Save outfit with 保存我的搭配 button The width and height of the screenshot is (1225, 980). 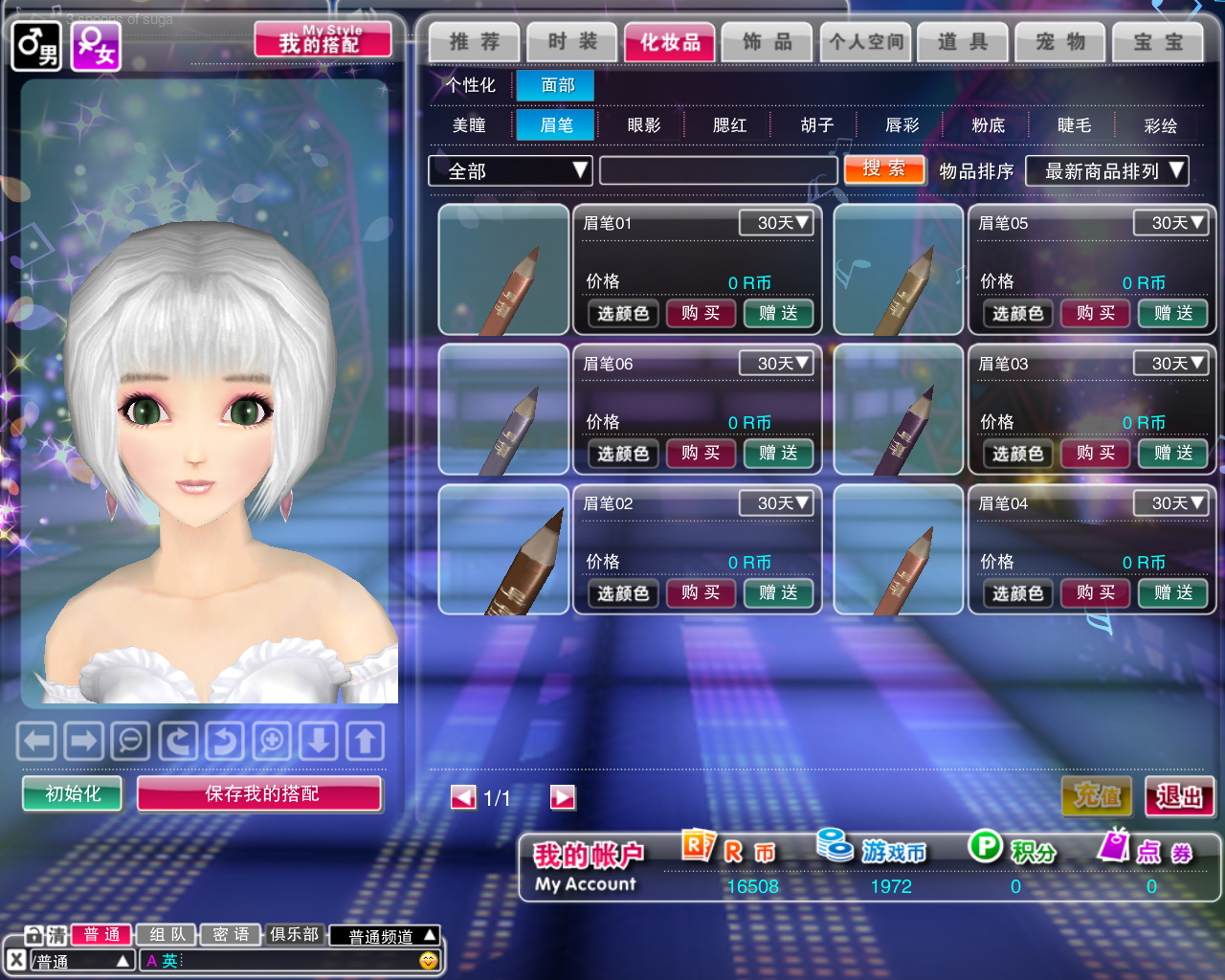coord(260,793)
